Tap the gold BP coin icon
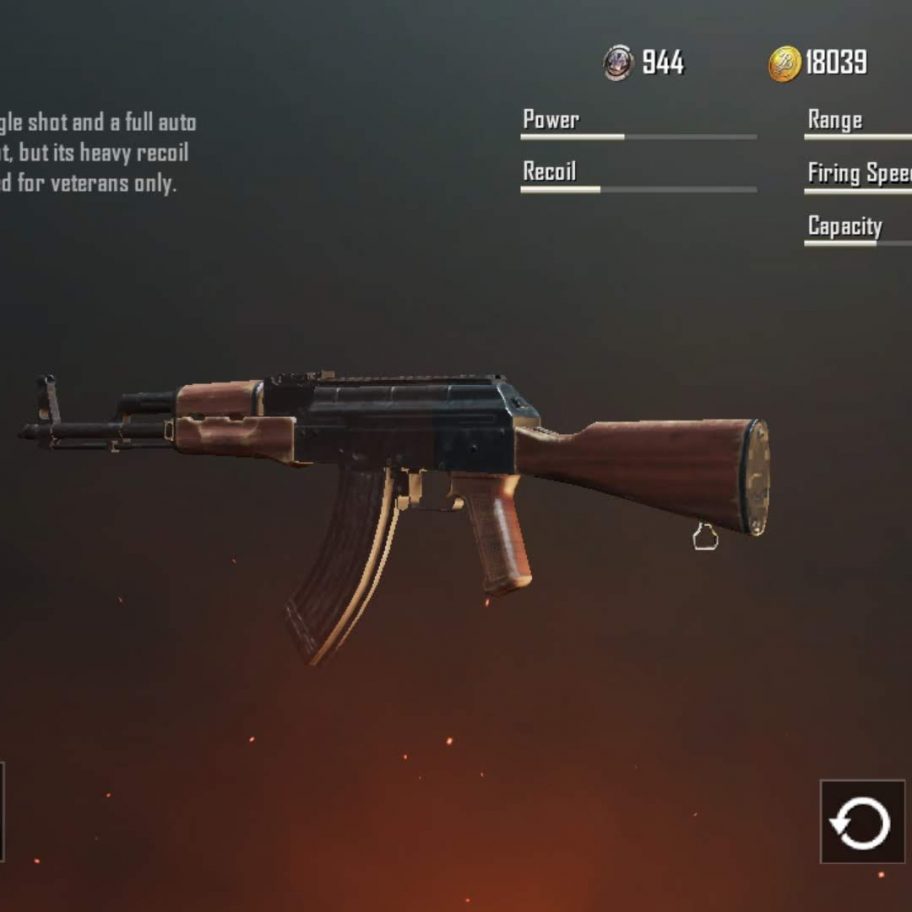 (x=784, y=64)
